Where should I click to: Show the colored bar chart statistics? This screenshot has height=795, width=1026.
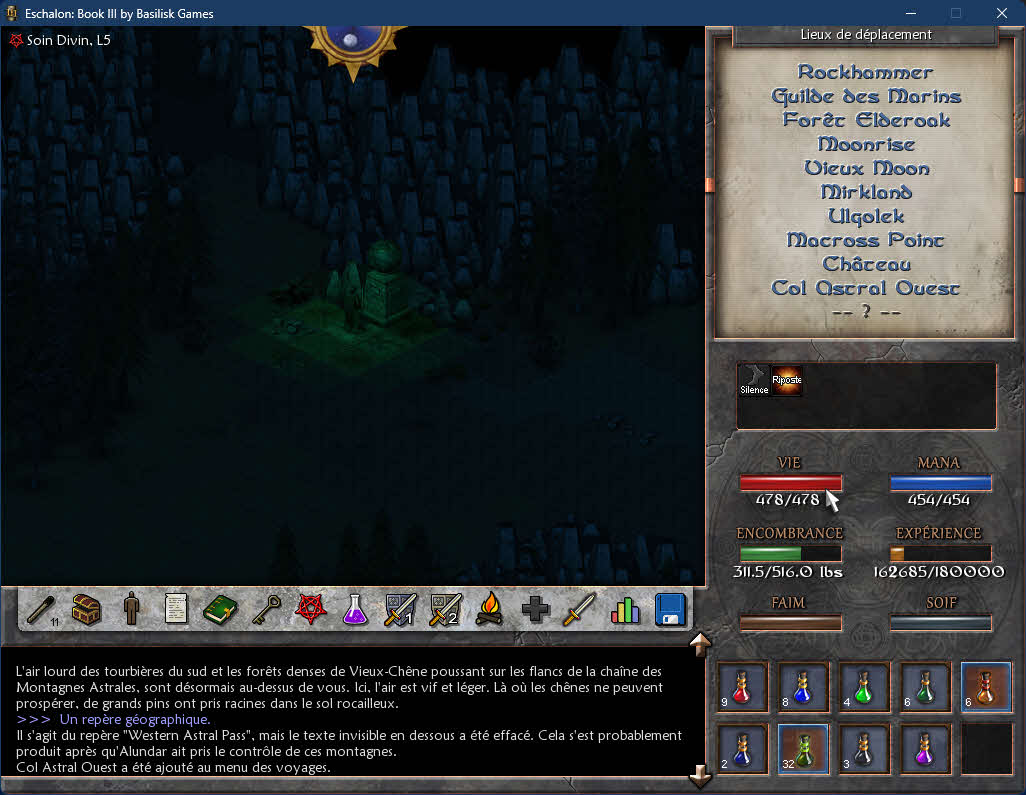624,608
